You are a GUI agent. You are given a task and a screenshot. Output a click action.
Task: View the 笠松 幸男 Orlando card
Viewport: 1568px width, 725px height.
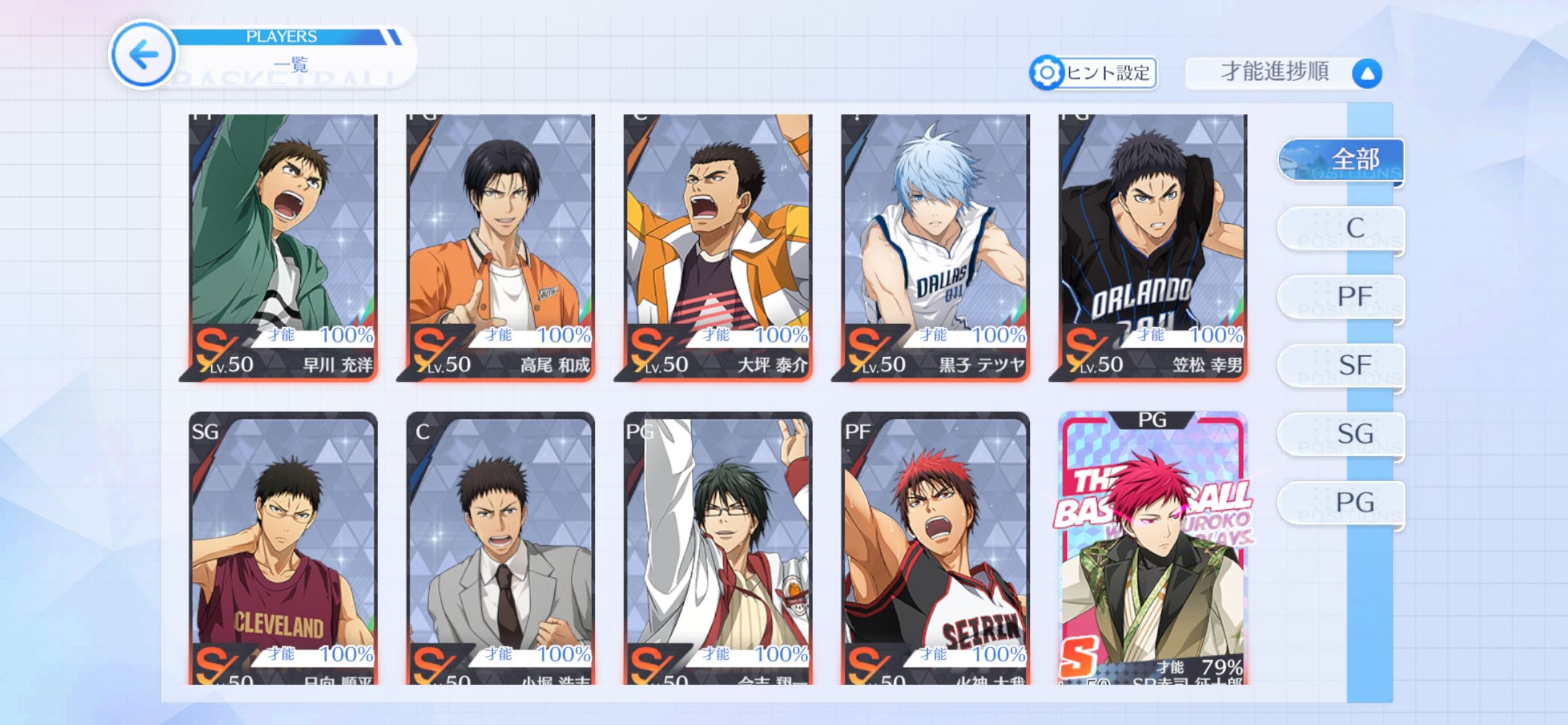tap(1152, 247)
